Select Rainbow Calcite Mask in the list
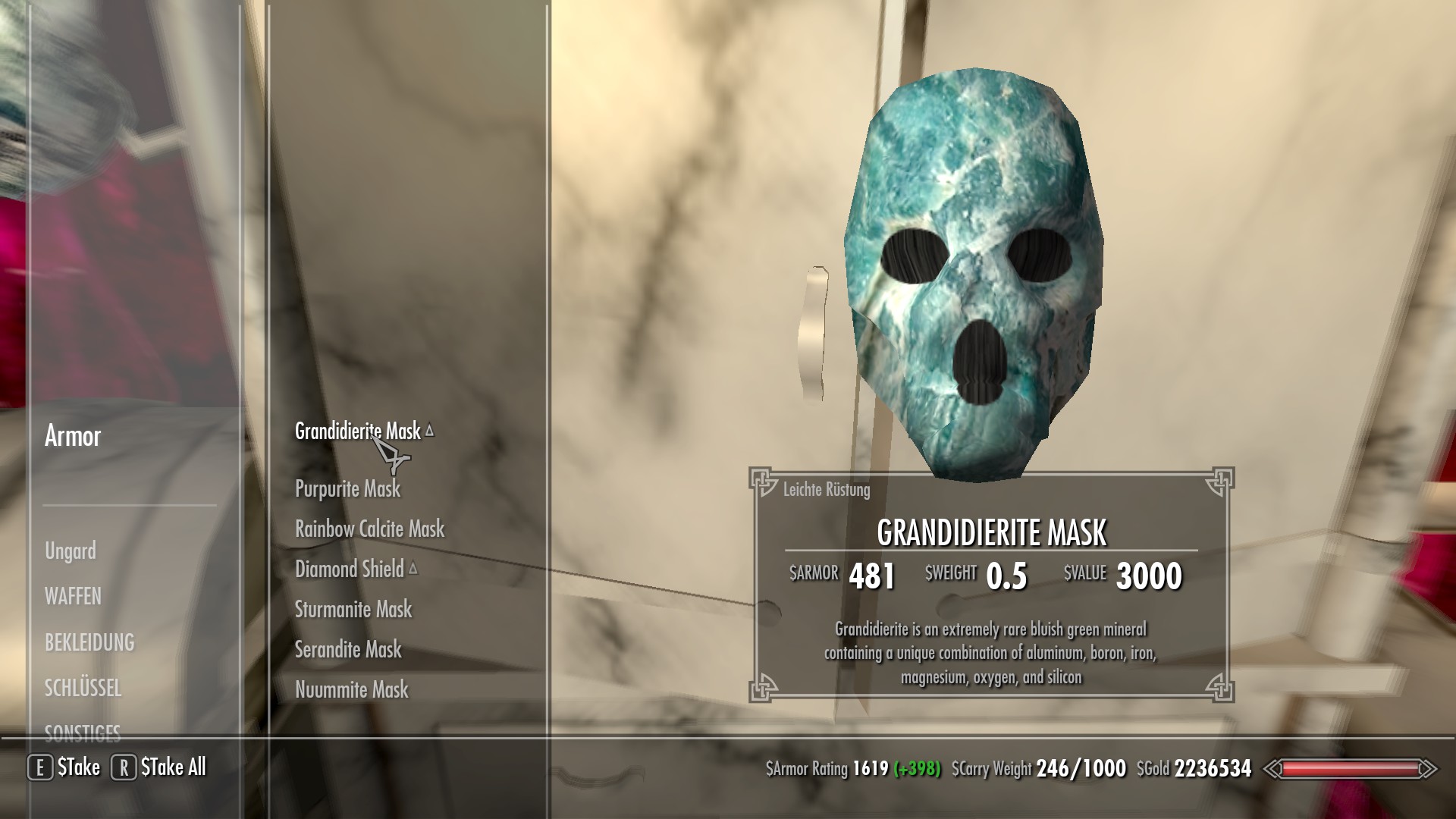Viewport: 1456px width, 819px height. coord(369,529)
